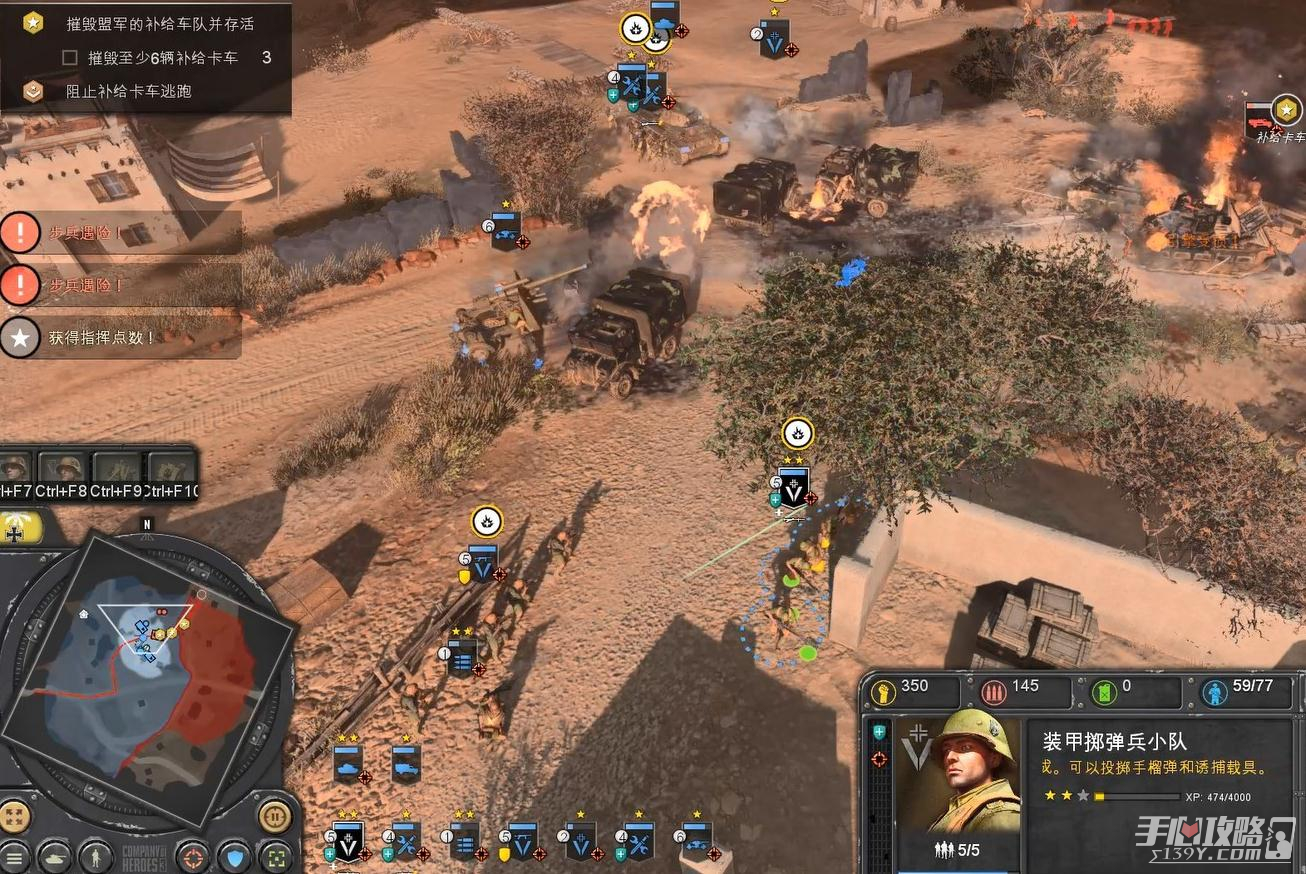Click the blue shield button below minimap
This screenshot has height=874, width=1306.
pyautogui.click(x=235, y=858)
